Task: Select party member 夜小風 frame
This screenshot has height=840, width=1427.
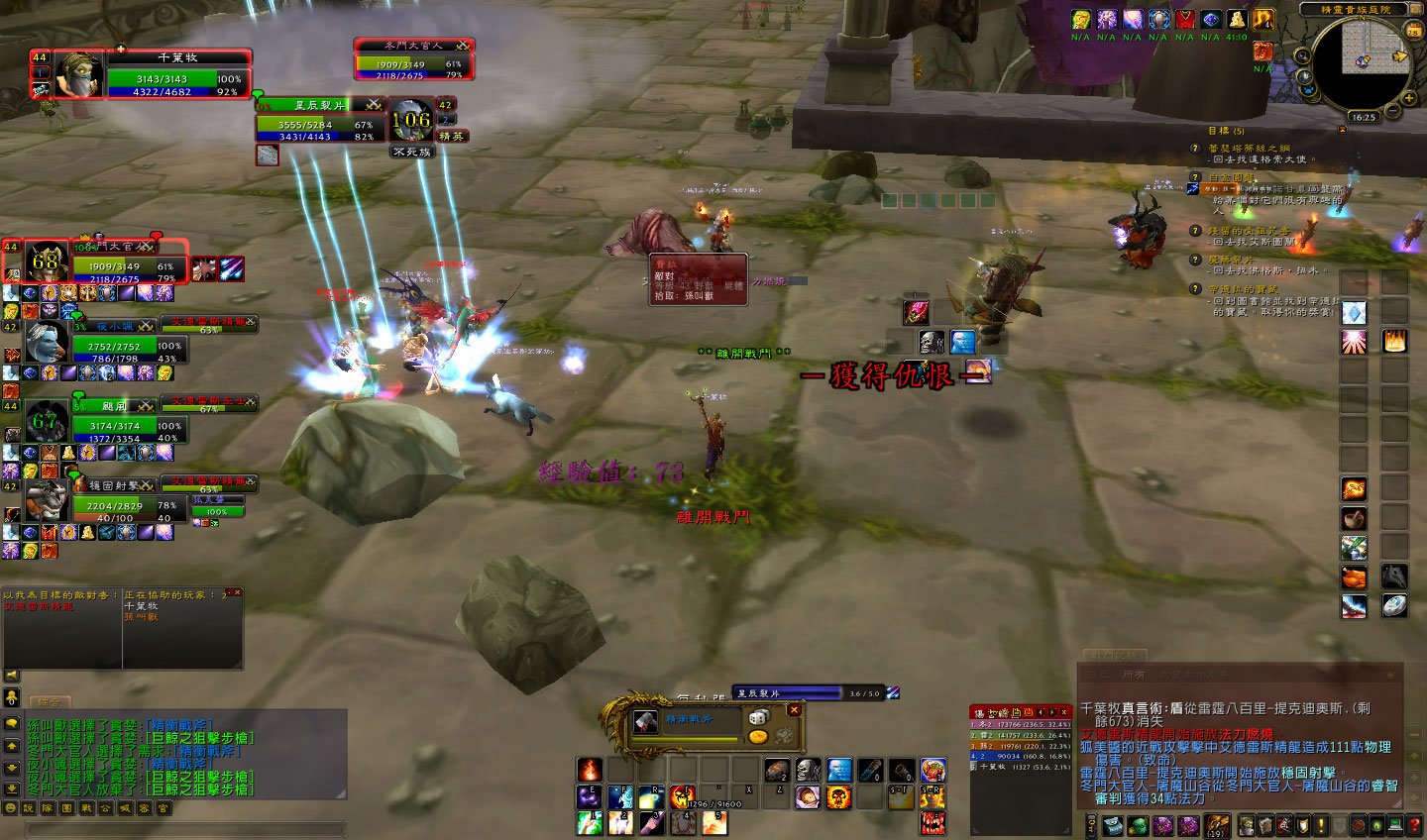Action: pyautogui.click(x=114, y=345)
